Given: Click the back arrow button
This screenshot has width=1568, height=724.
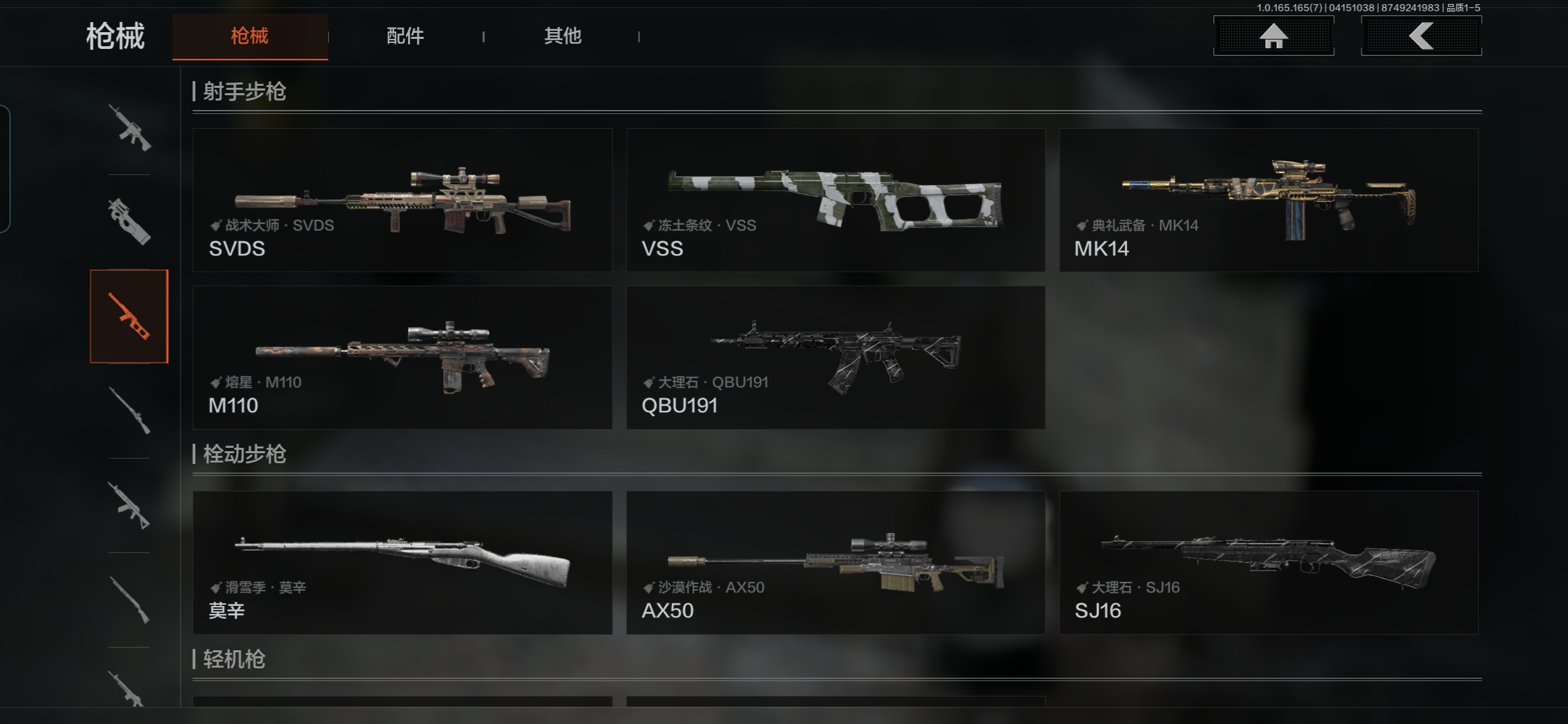Looking at the screenshot, I should (1421, 36).
